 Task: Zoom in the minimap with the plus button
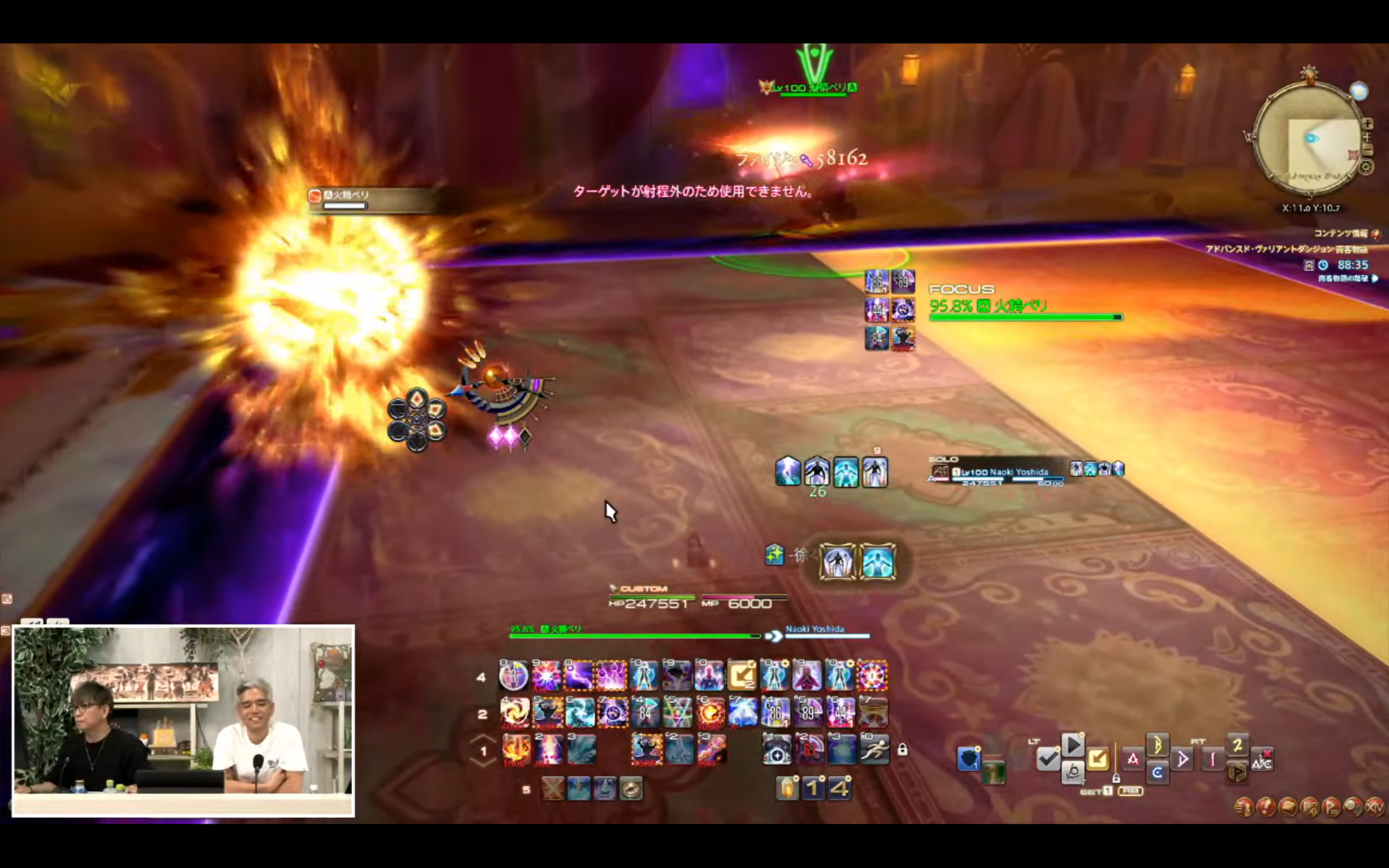[x=1368, y=124]
